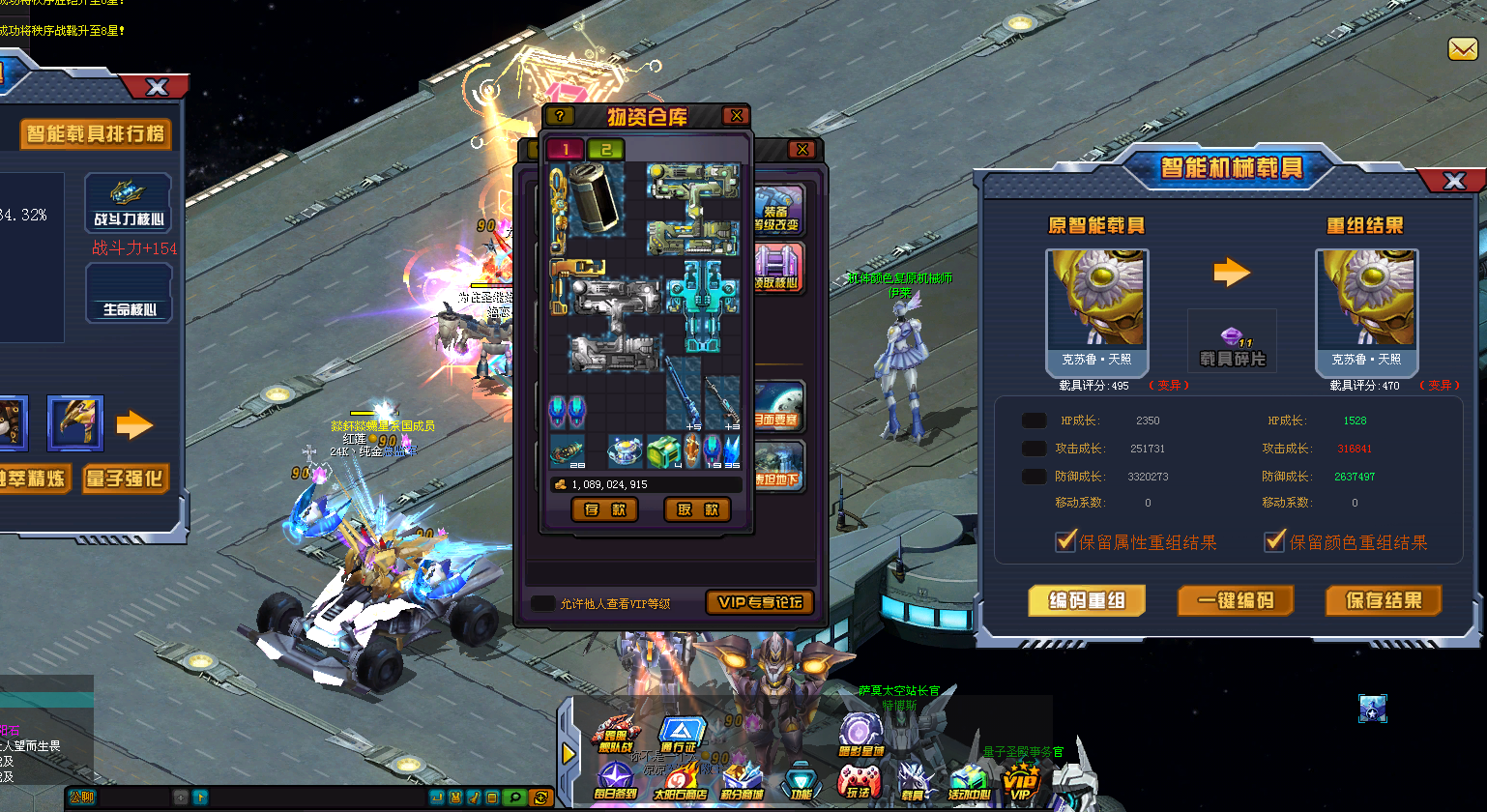Switch to warehouse tab 2
This screenshot has width=1487, height=812.
pyautogui.click(x=606, y=149)
